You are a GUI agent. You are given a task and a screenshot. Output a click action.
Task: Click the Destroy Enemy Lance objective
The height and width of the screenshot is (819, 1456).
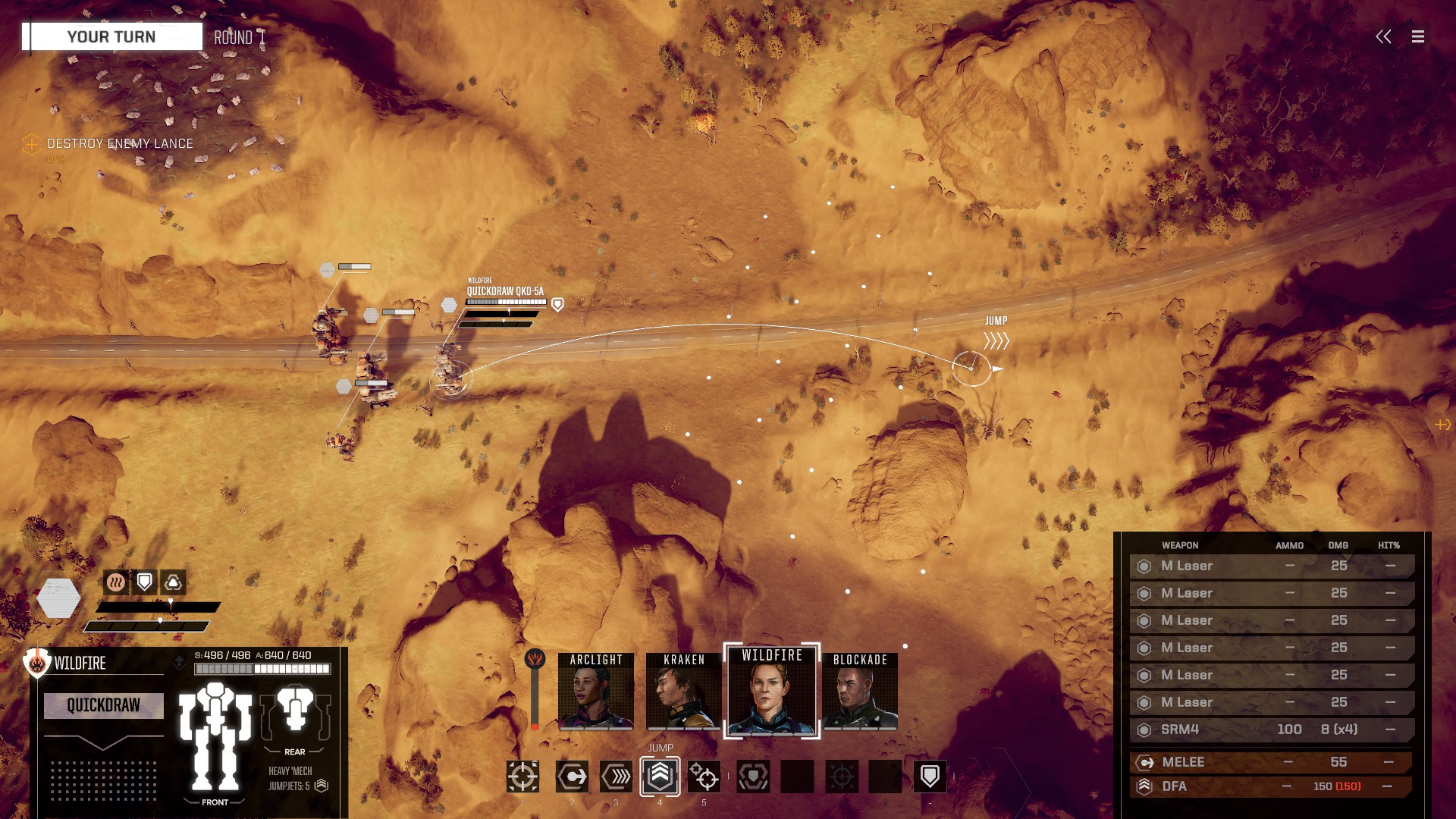(120, 143)
